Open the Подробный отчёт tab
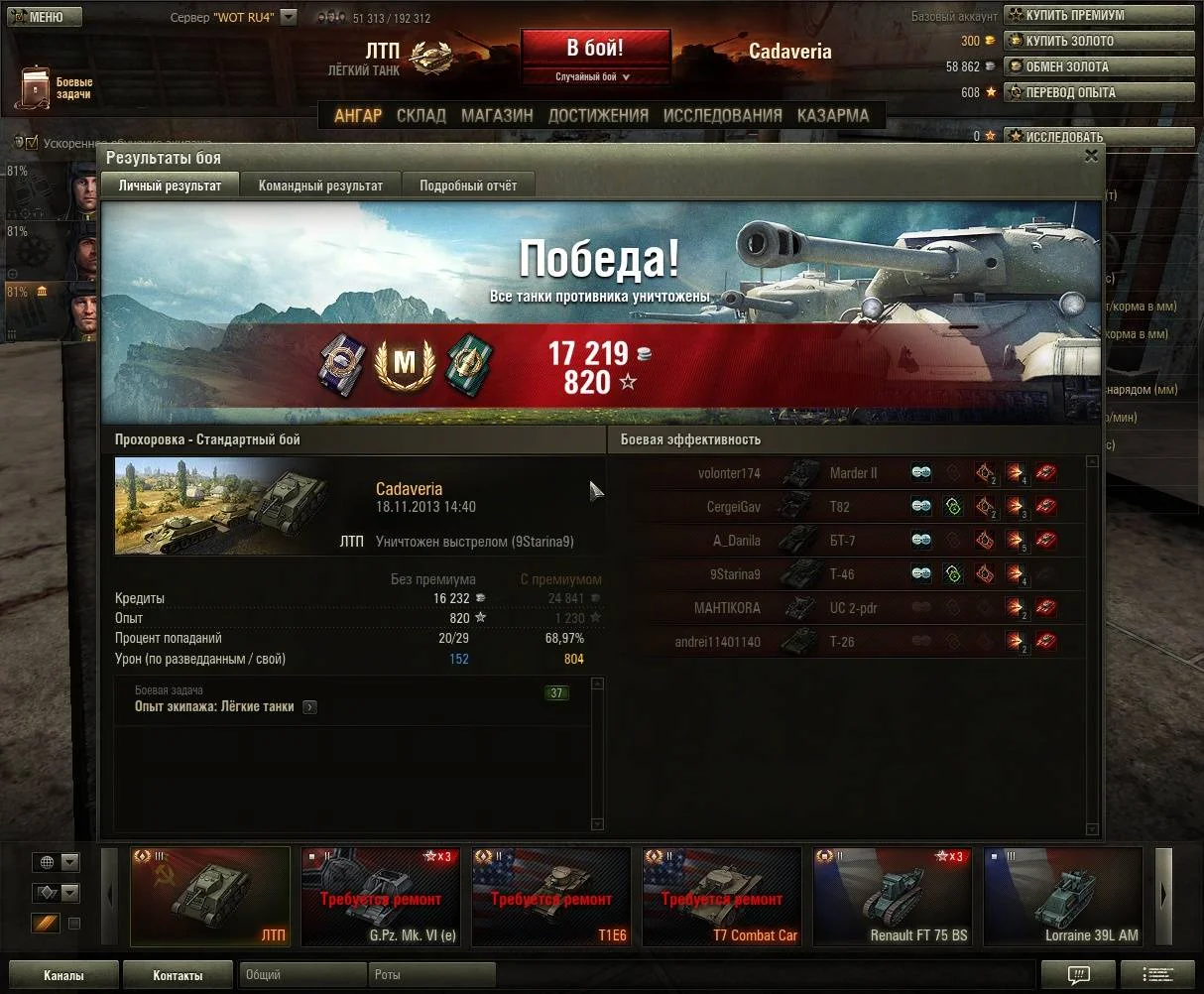Screen dimensions: 1204x994 tap(468, 186)
